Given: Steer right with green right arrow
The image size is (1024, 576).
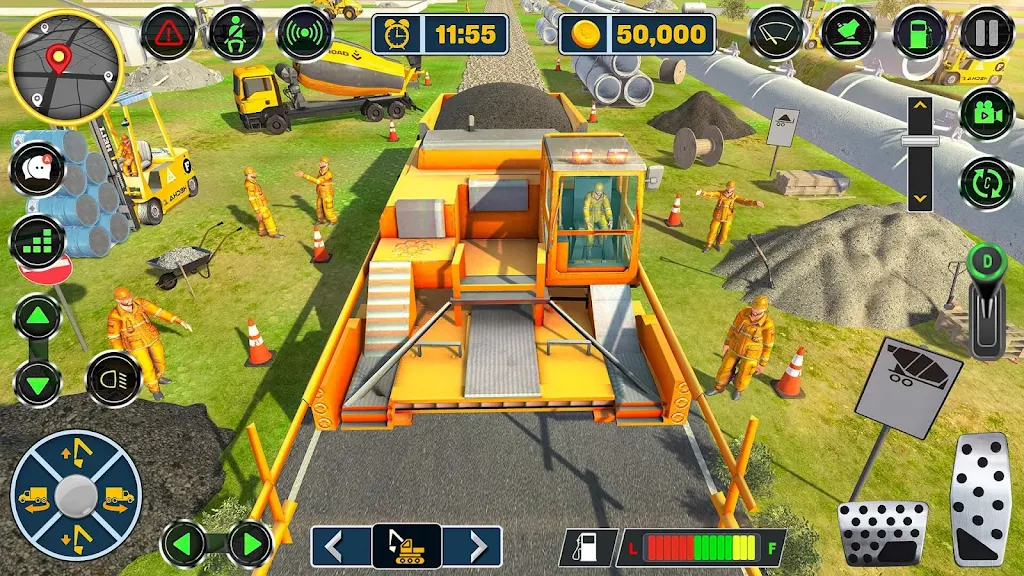Looking at the screenshot, I should 249,545.
